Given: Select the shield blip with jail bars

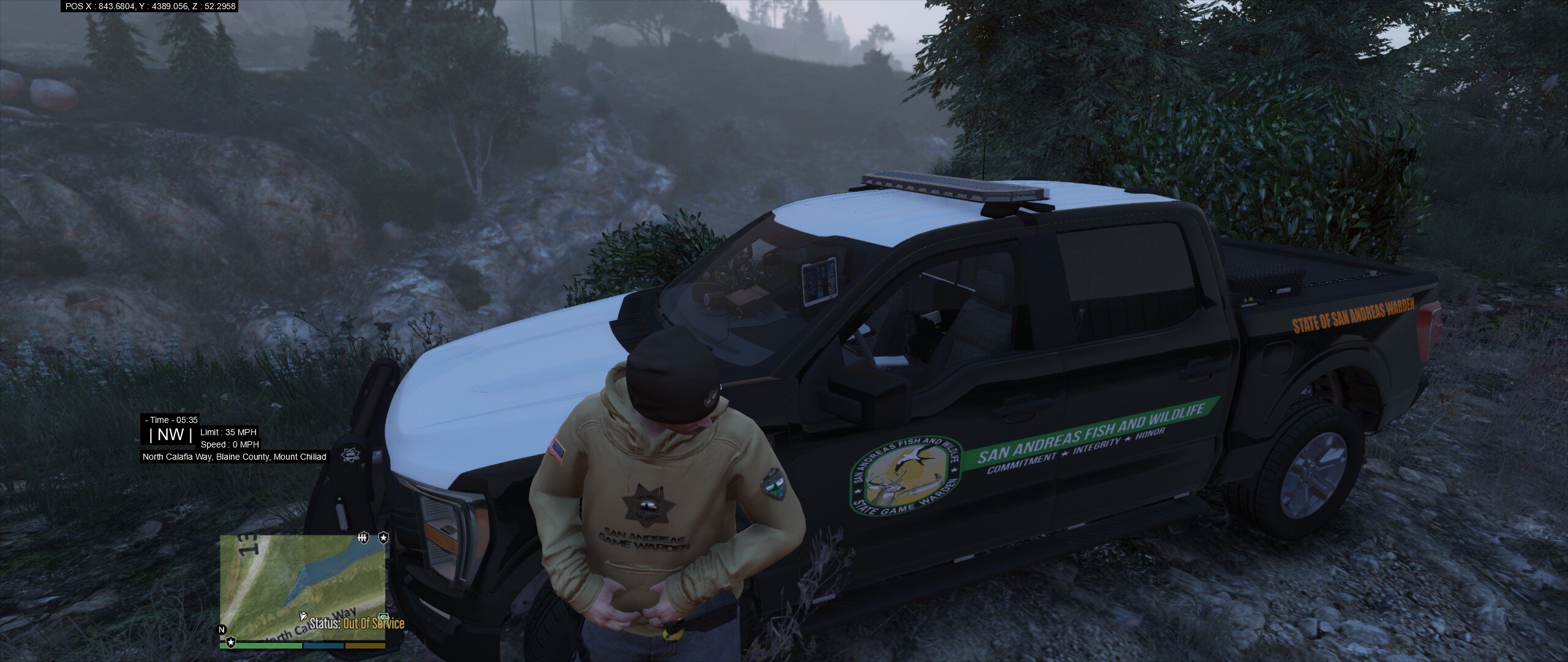Looking at the screenshot, I should 363,538.
